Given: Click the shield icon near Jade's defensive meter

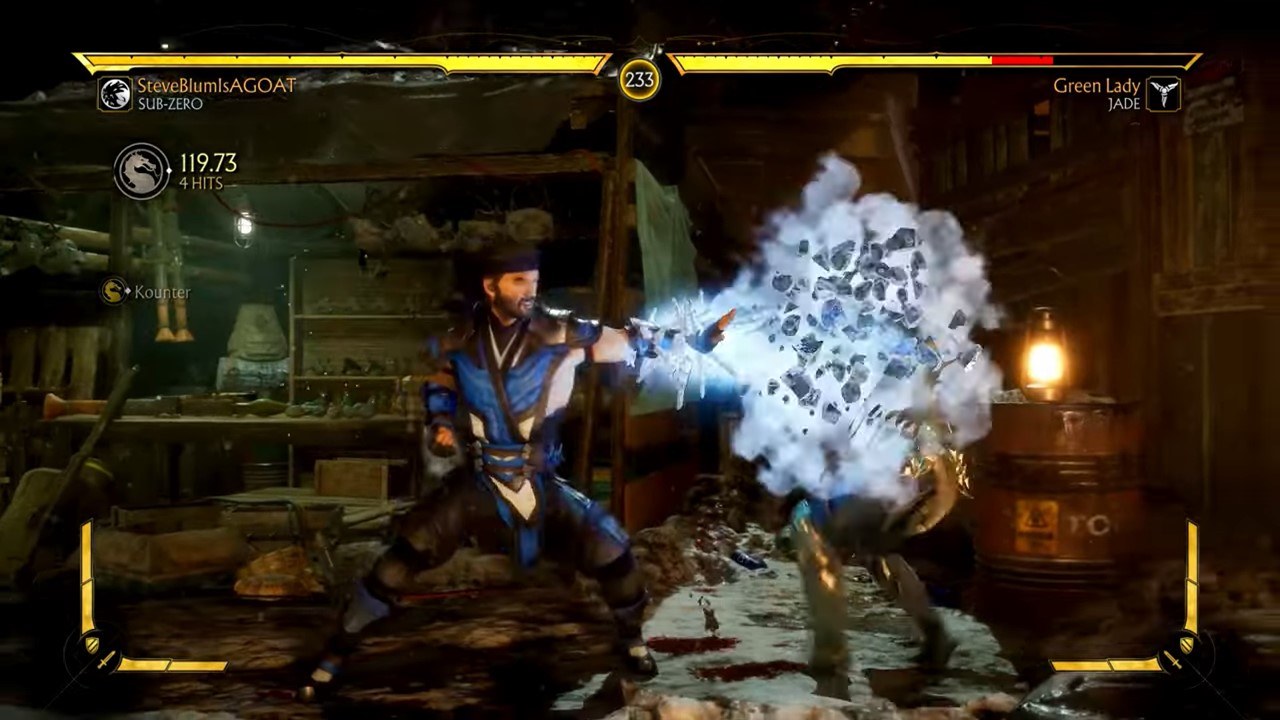Looking at the screenshot, I should 1187,644.
